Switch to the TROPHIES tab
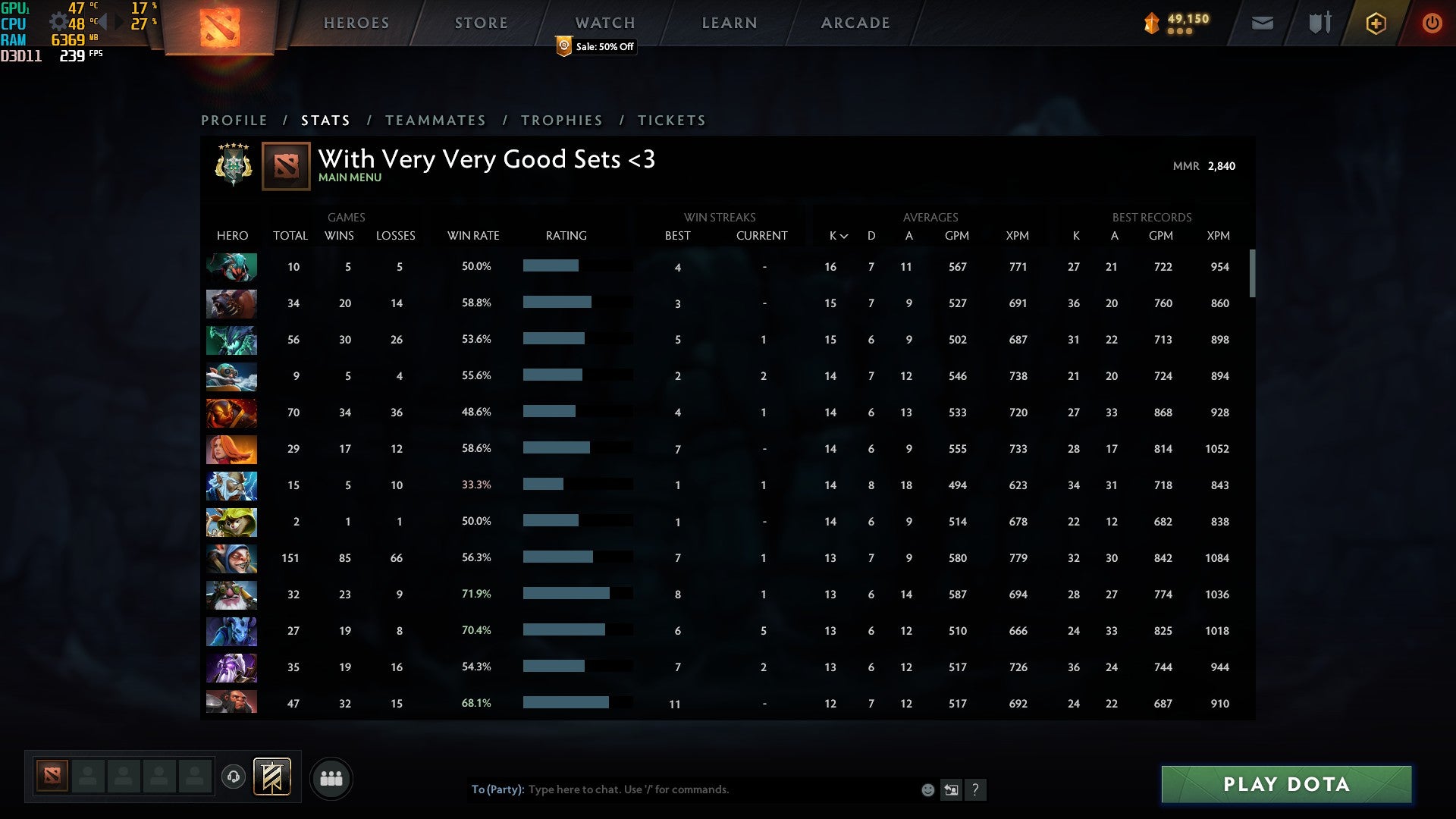 [x=561, y=120]
